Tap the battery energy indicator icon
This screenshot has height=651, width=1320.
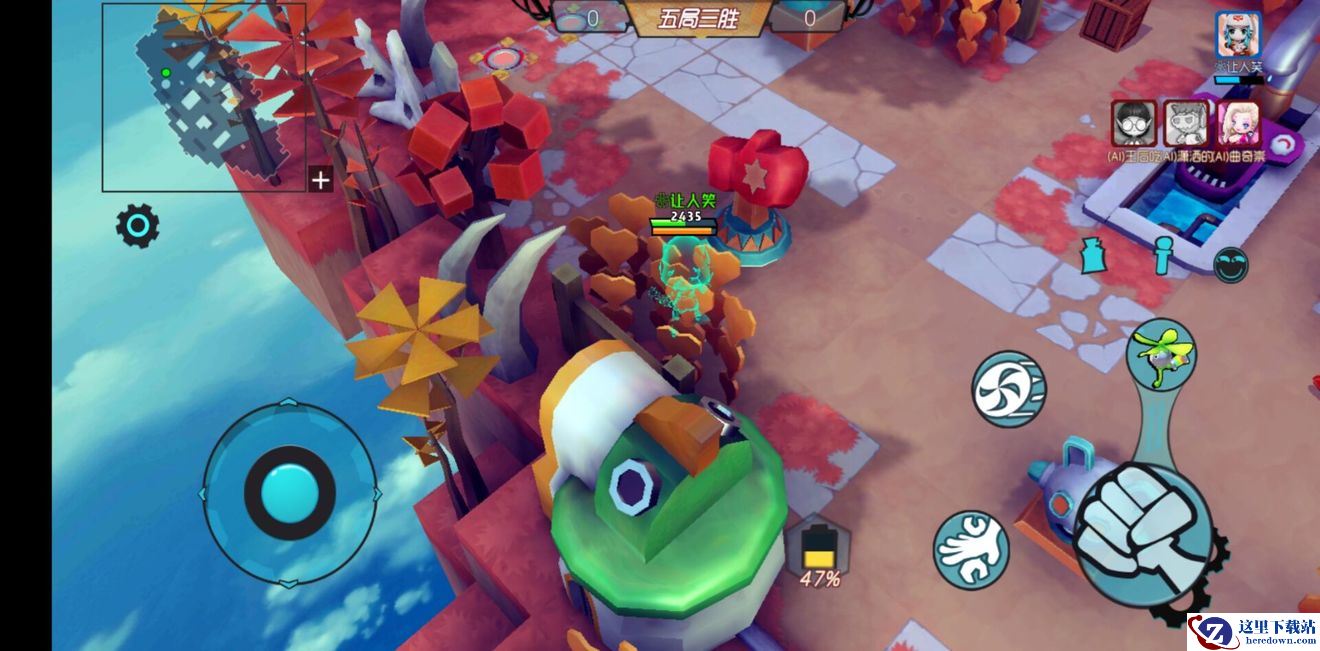(819, 546)
